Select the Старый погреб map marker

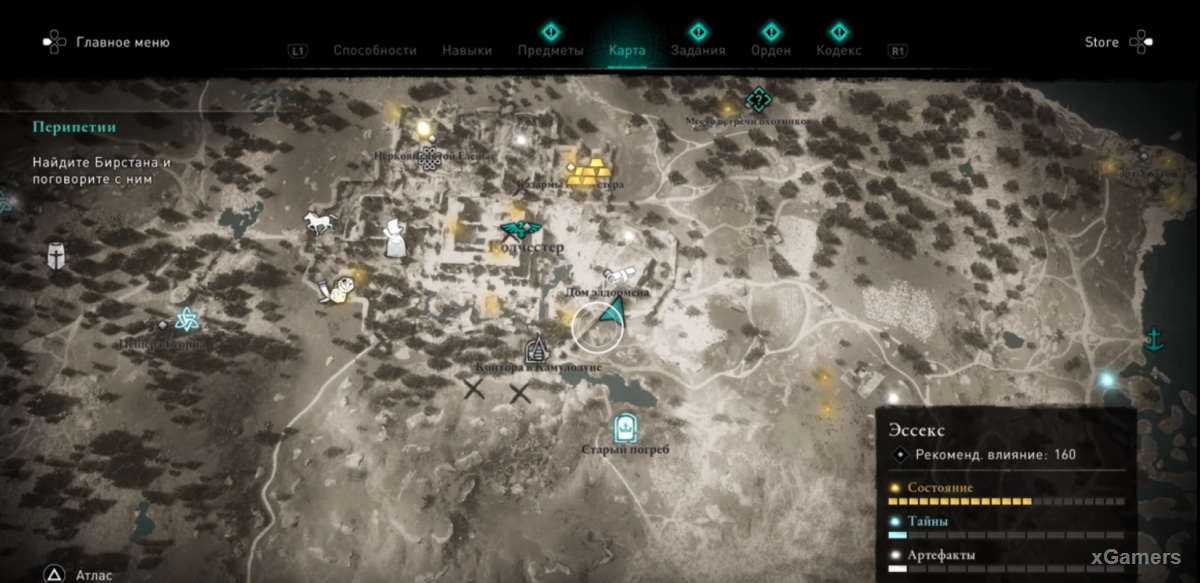pos(625,428)
